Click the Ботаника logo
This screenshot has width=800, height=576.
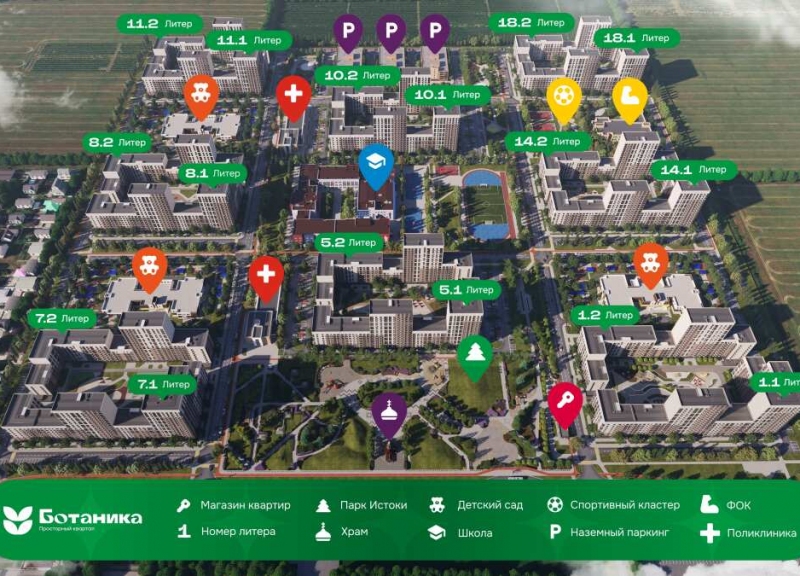click(72, 518)
